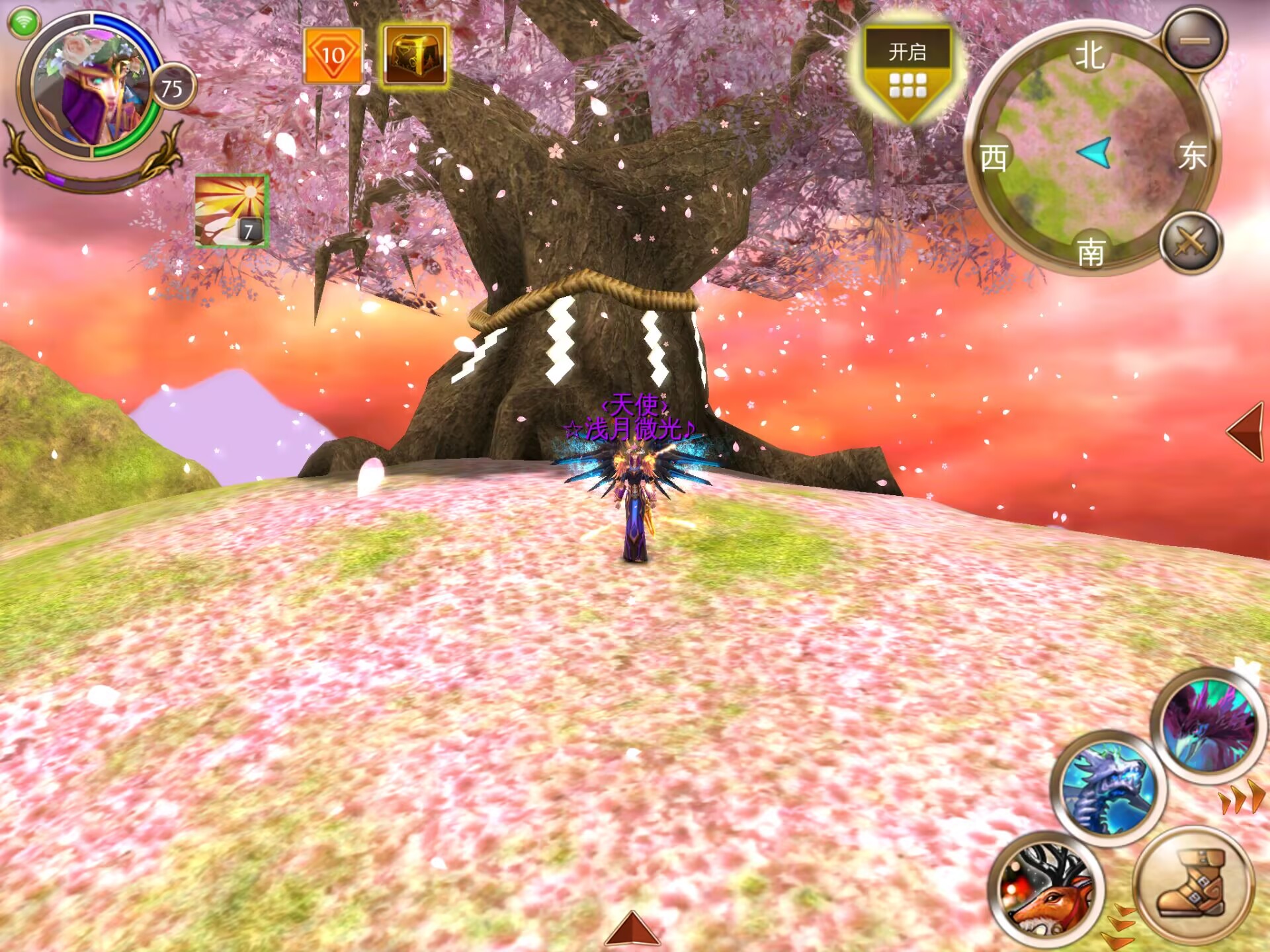Select the sunburst buff icon

click(231, 211)
